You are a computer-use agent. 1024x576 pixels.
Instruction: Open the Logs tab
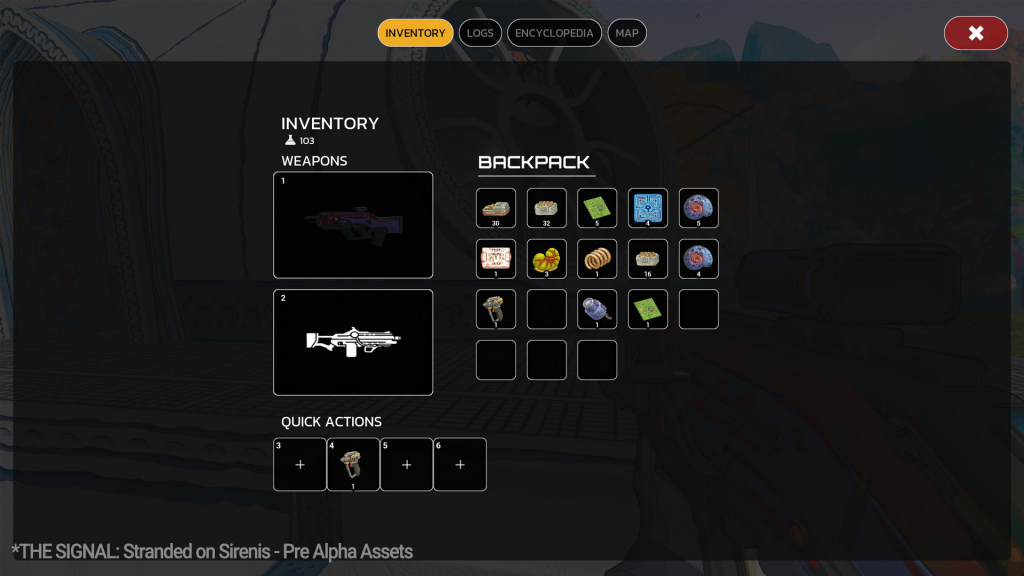click(x=480, y=33)
